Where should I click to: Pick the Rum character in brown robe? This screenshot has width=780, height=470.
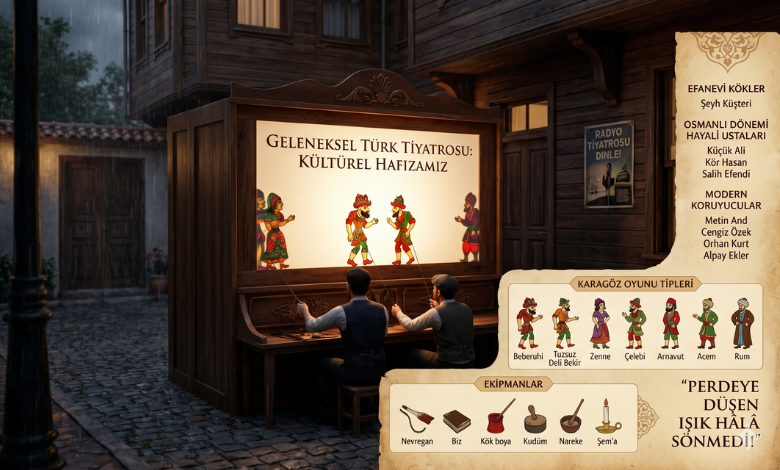pyautogui.click(x=741, y=322)
